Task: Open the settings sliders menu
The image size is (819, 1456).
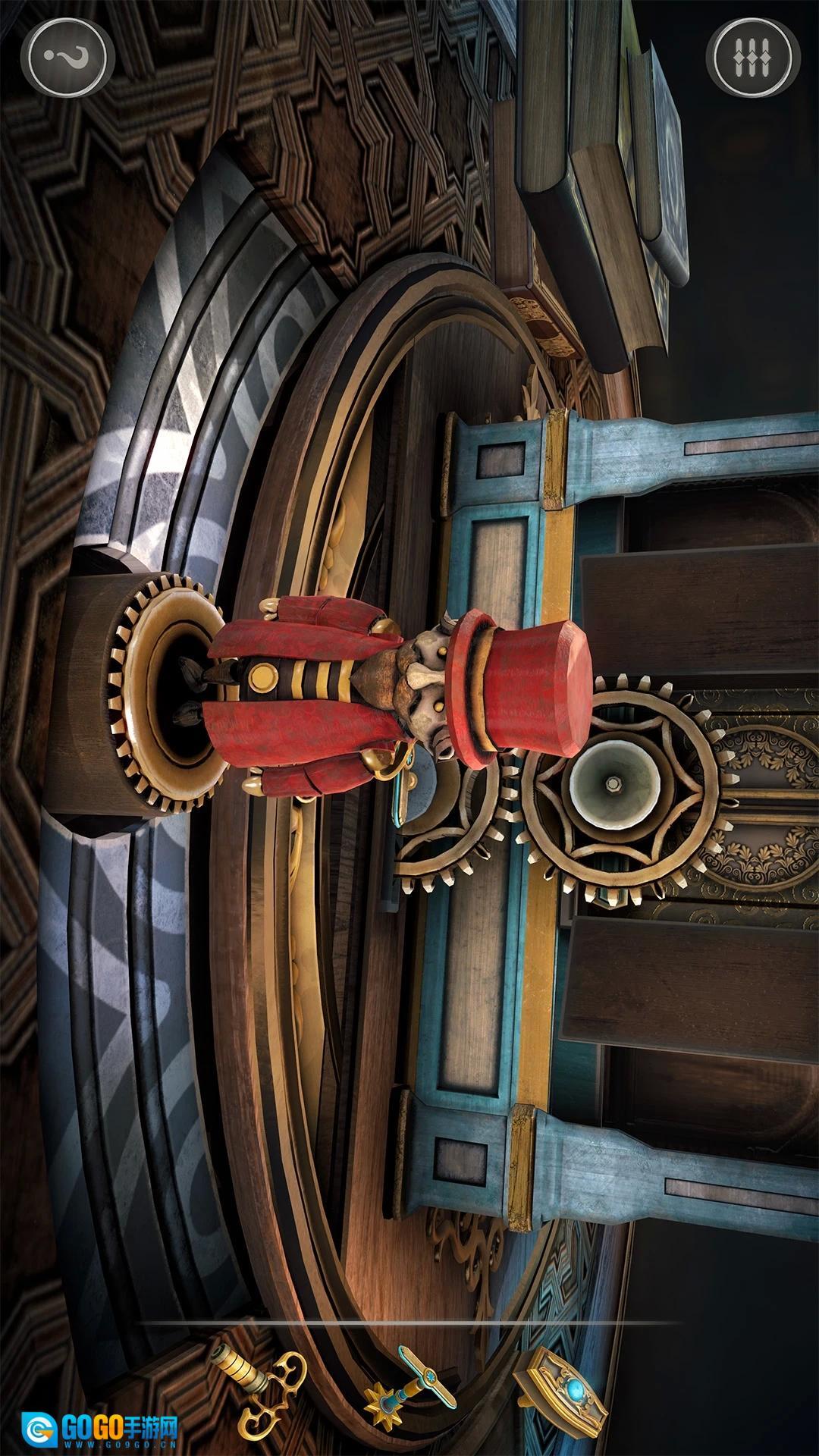Action: (x=752, y=57)
